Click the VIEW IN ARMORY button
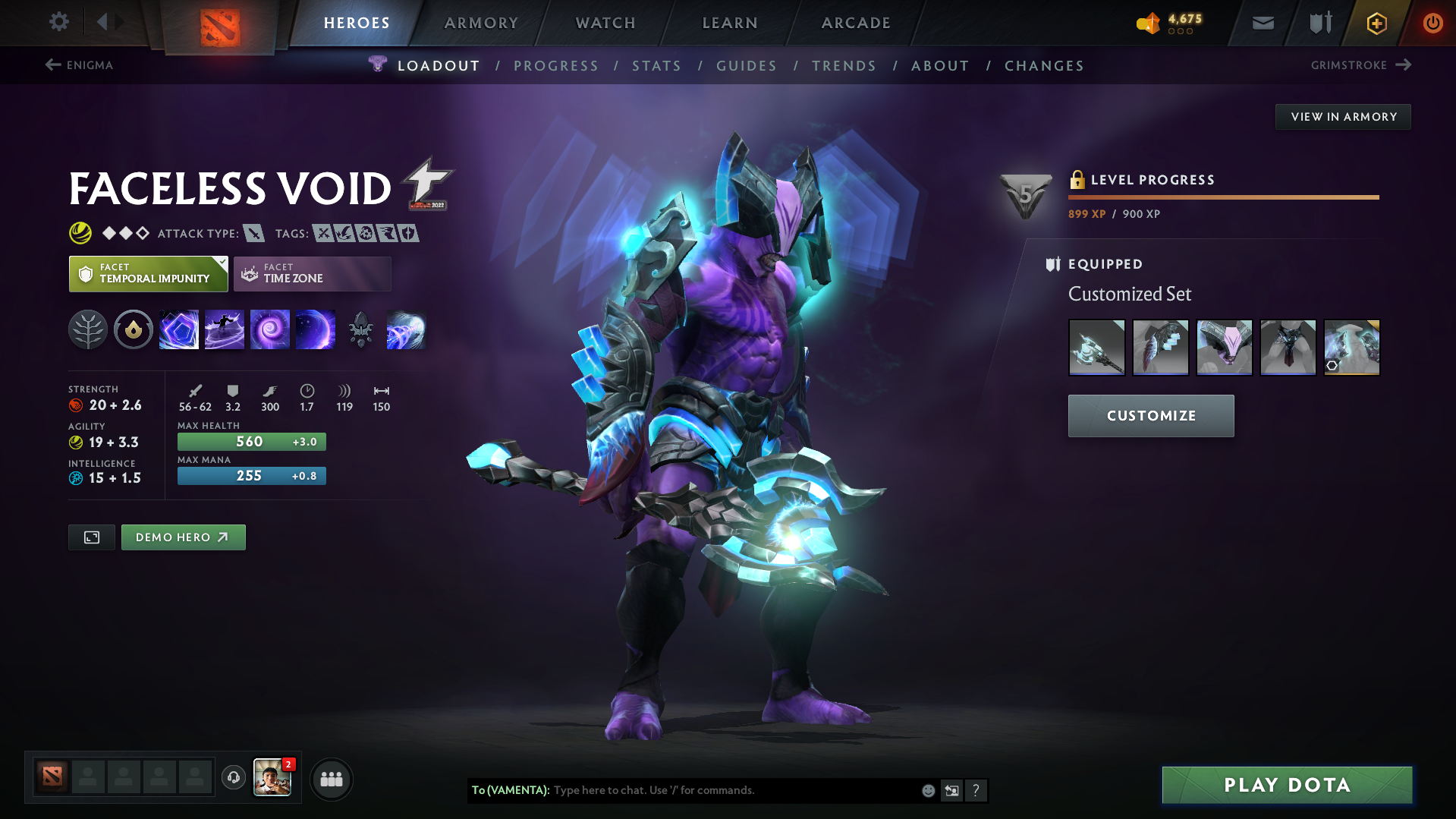Image resolution: width=1456 pixels, height=819 pixels. click(x=1342, y=116)
